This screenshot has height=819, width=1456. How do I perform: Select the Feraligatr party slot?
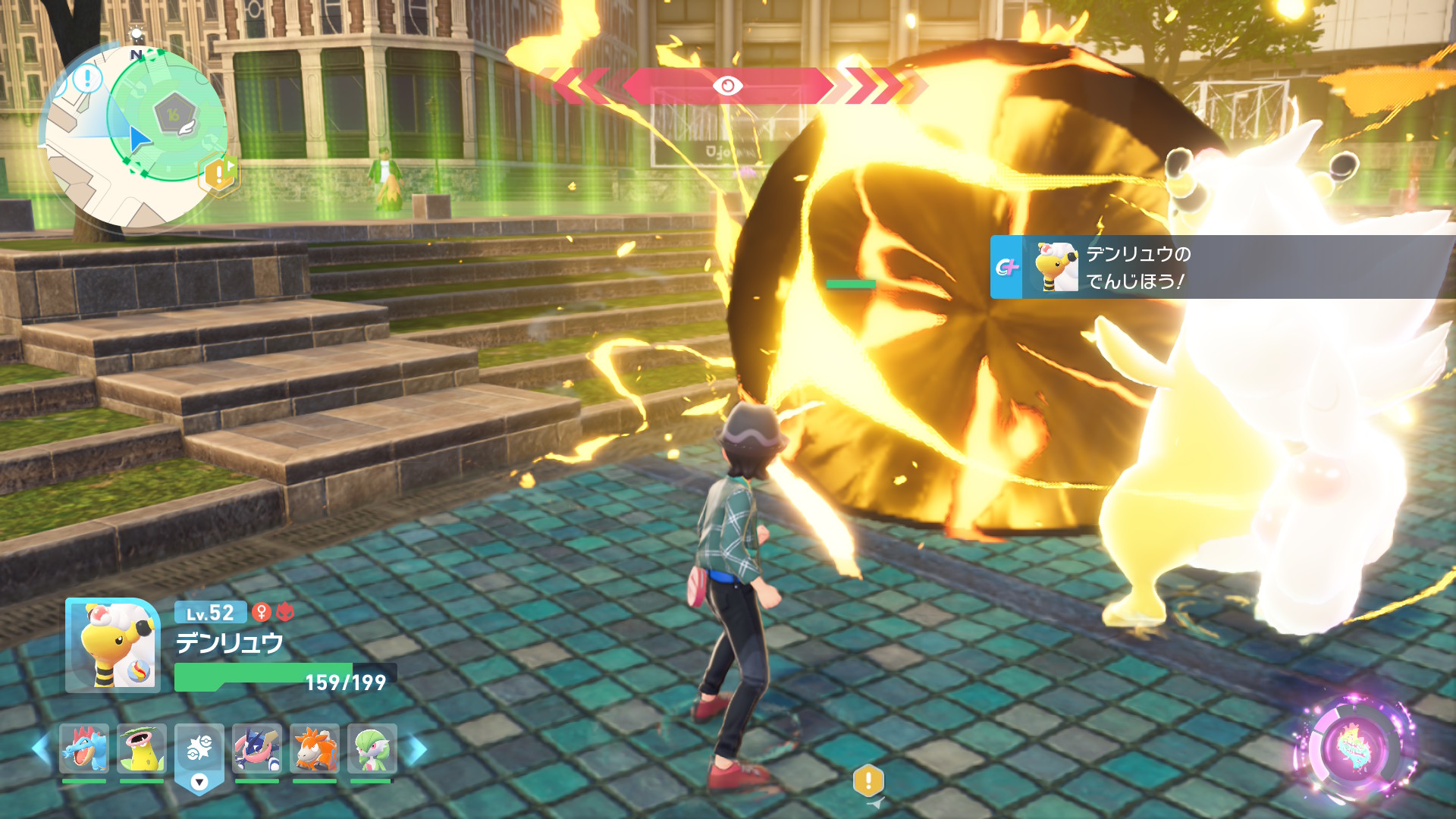(x=84, y=748)
